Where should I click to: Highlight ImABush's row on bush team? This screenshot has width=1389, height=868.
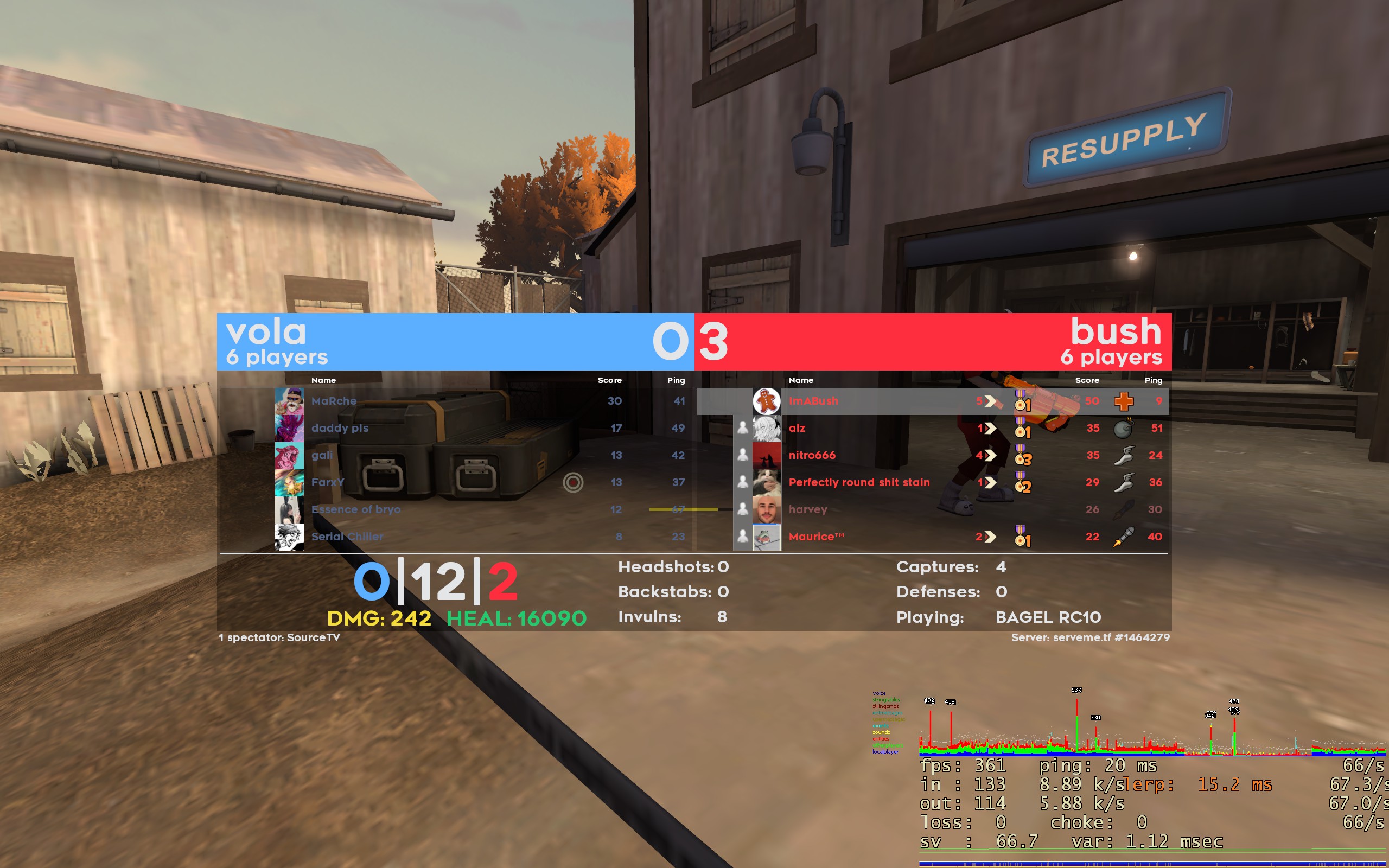813,401
